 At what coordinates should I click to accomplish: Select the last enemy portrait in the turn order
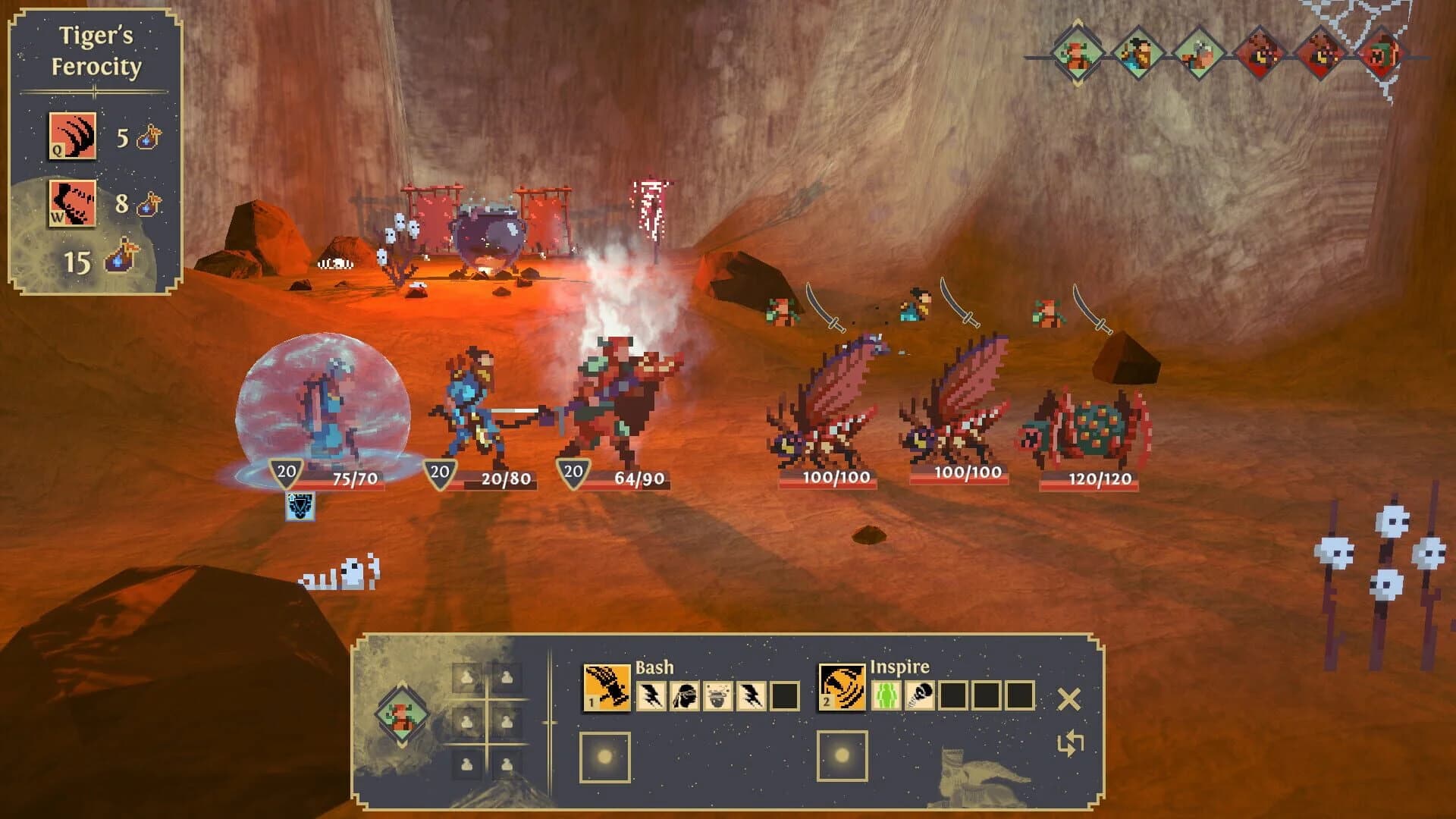coord(1382,55)
